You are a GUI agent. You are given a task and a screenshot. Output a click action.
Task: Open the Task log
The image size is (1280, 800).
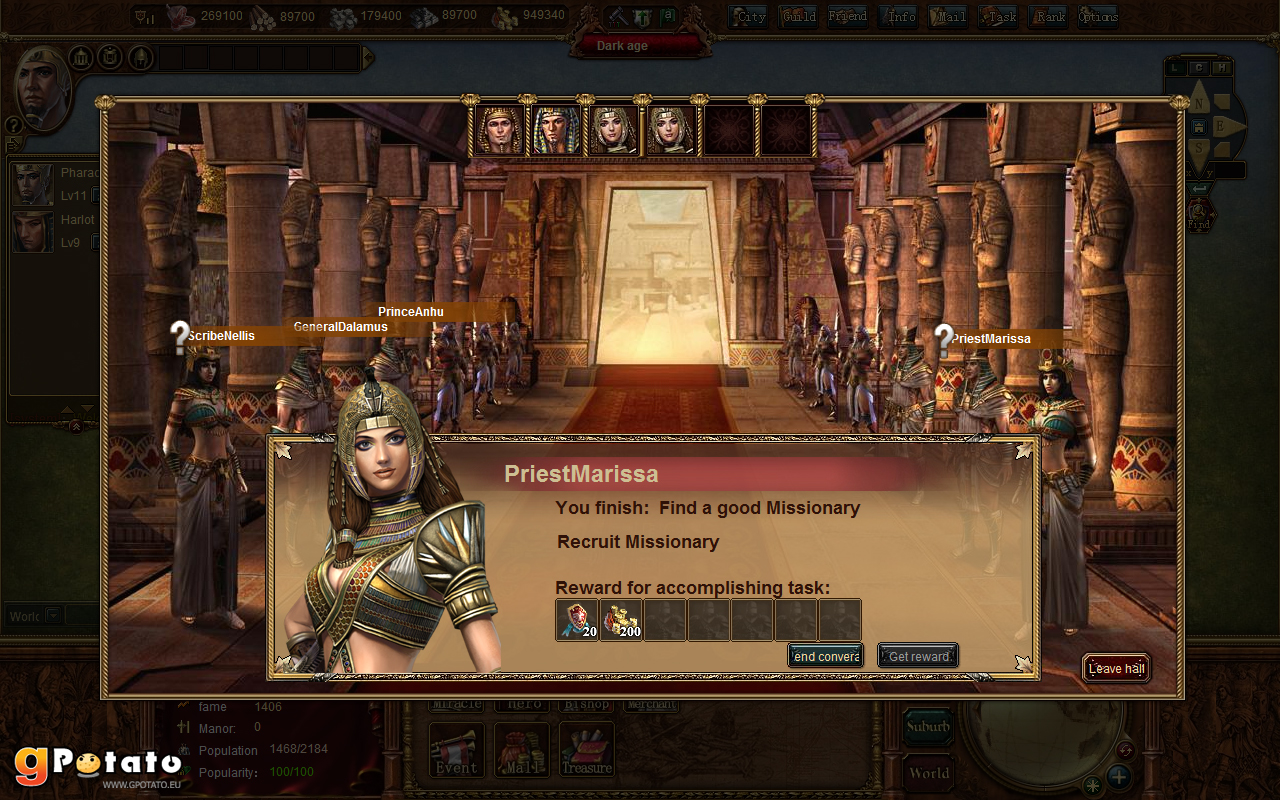point(998,16)
